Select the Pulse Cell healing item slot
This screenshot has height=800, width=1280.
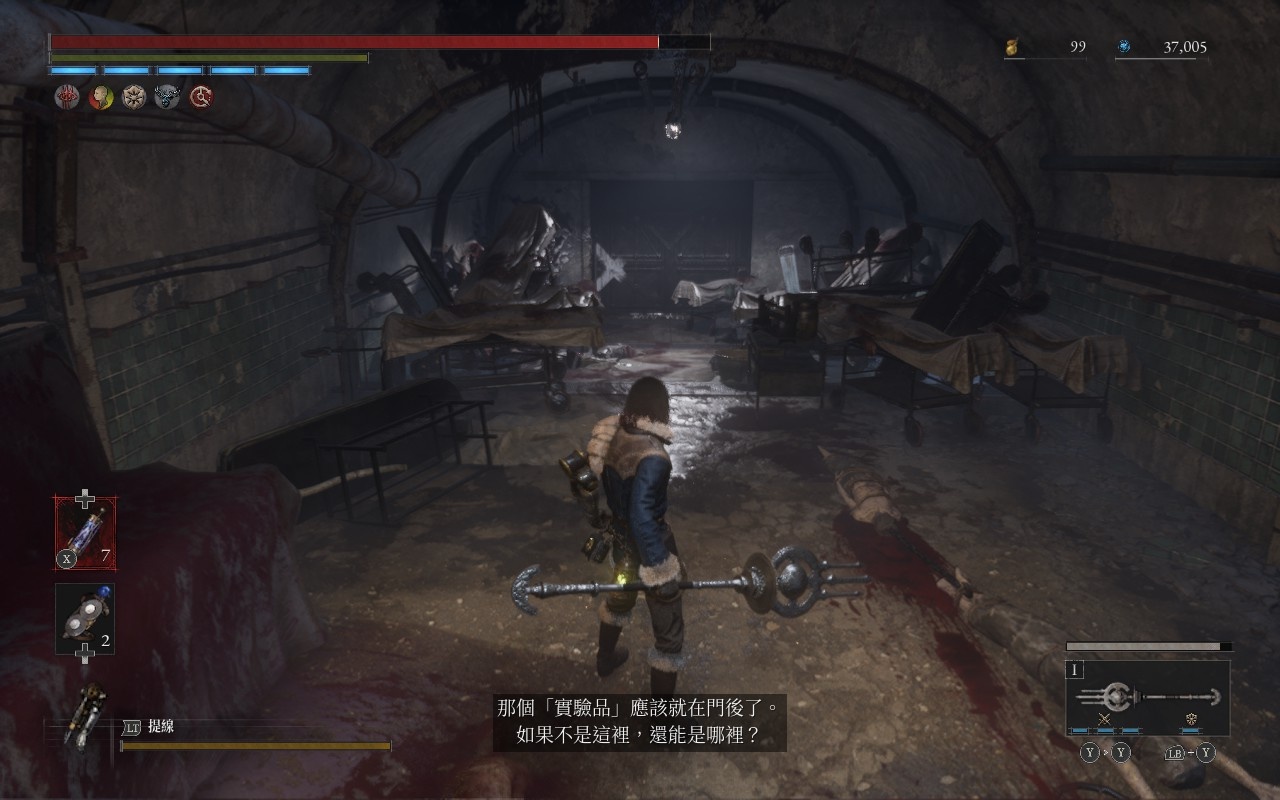coord(85,533)
